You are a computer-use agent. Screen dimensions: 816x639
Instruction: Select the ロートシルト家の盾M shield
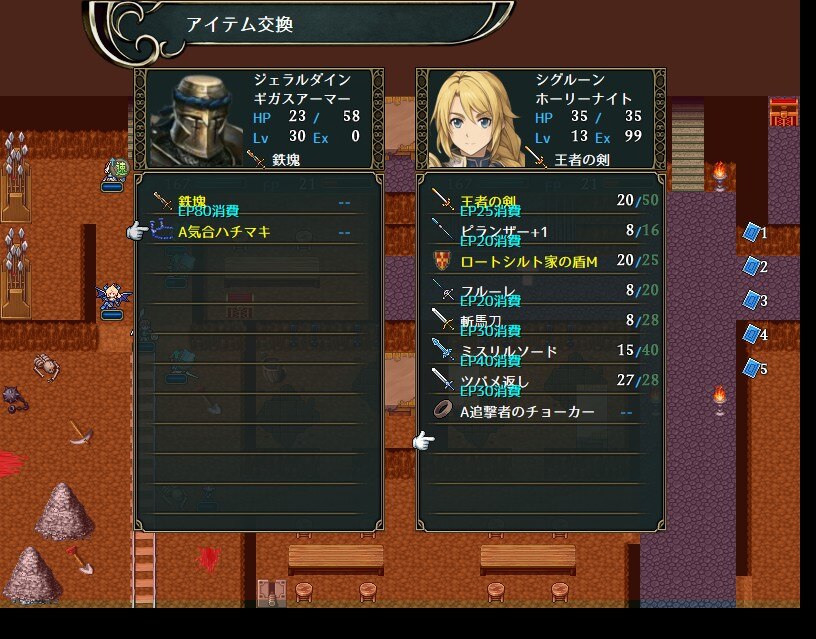[540, 262]
